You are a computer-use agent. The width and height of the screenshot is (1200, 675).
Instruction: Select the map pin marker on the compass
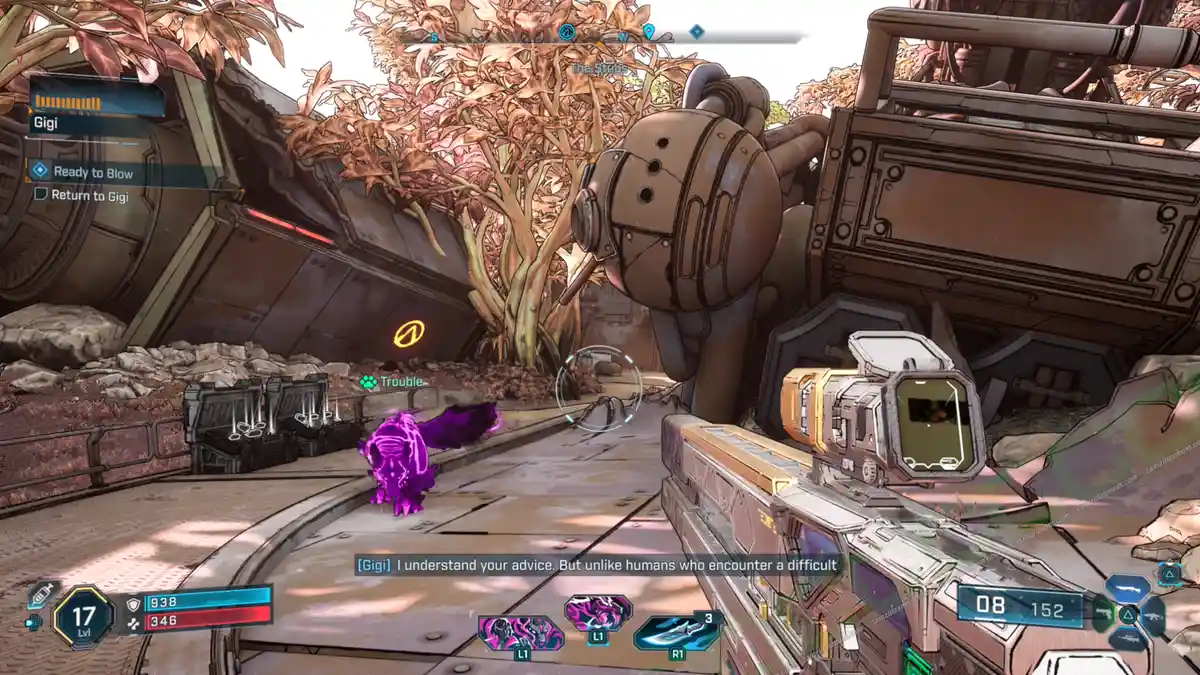648,33
